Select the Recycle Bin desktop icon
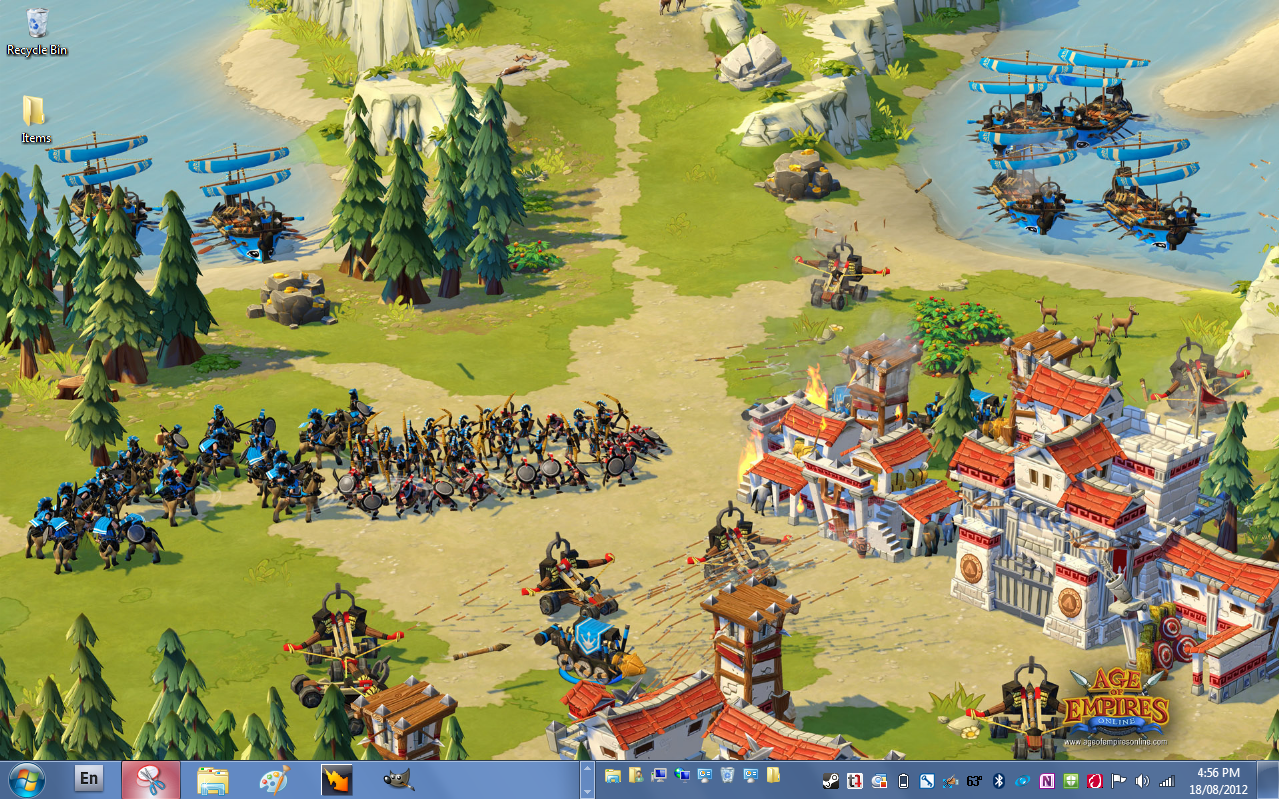The image size is (1279, 799). tap(37, 30)
